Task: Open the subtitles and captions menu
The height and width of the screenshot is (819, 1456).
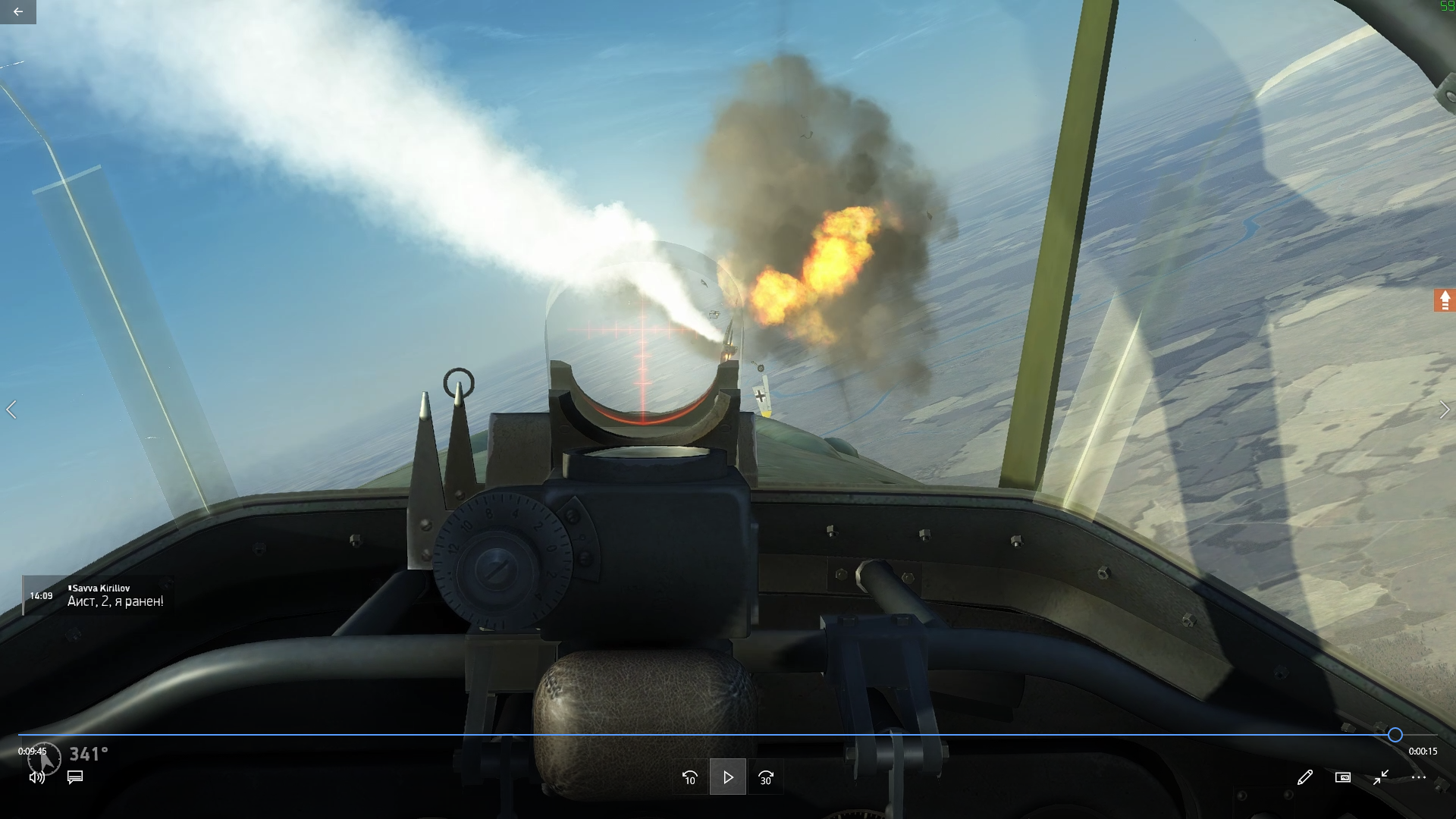Action: (75, 777)
